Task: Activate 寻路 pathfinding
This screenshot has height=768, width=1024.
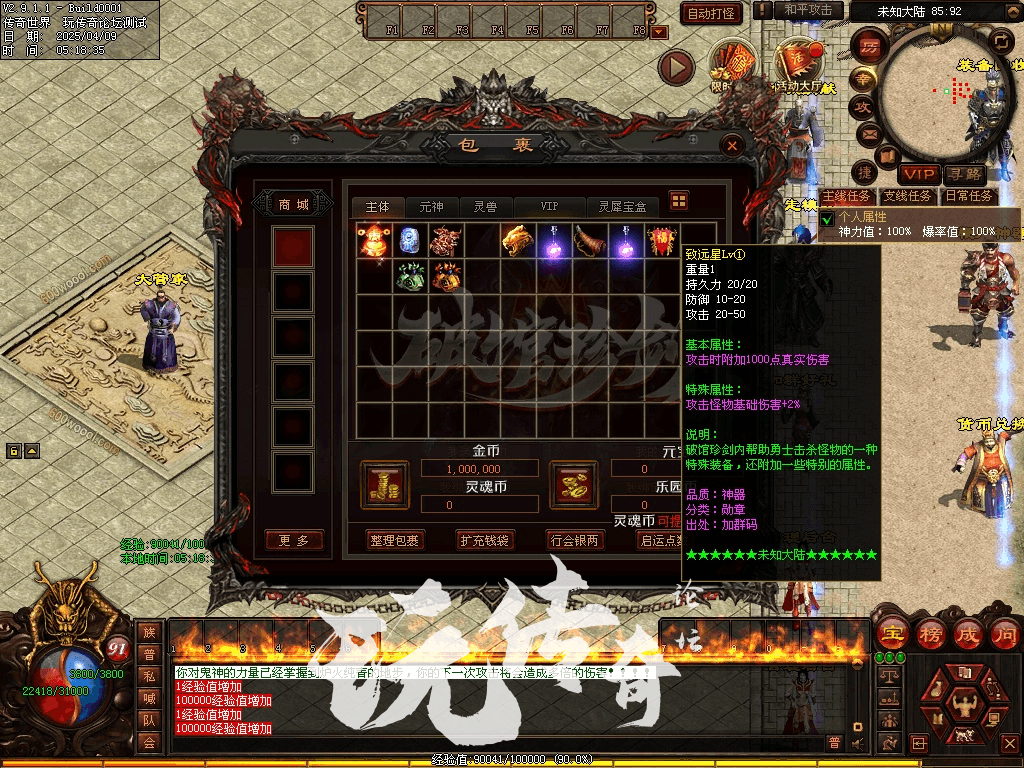Action: click(966, 174)
